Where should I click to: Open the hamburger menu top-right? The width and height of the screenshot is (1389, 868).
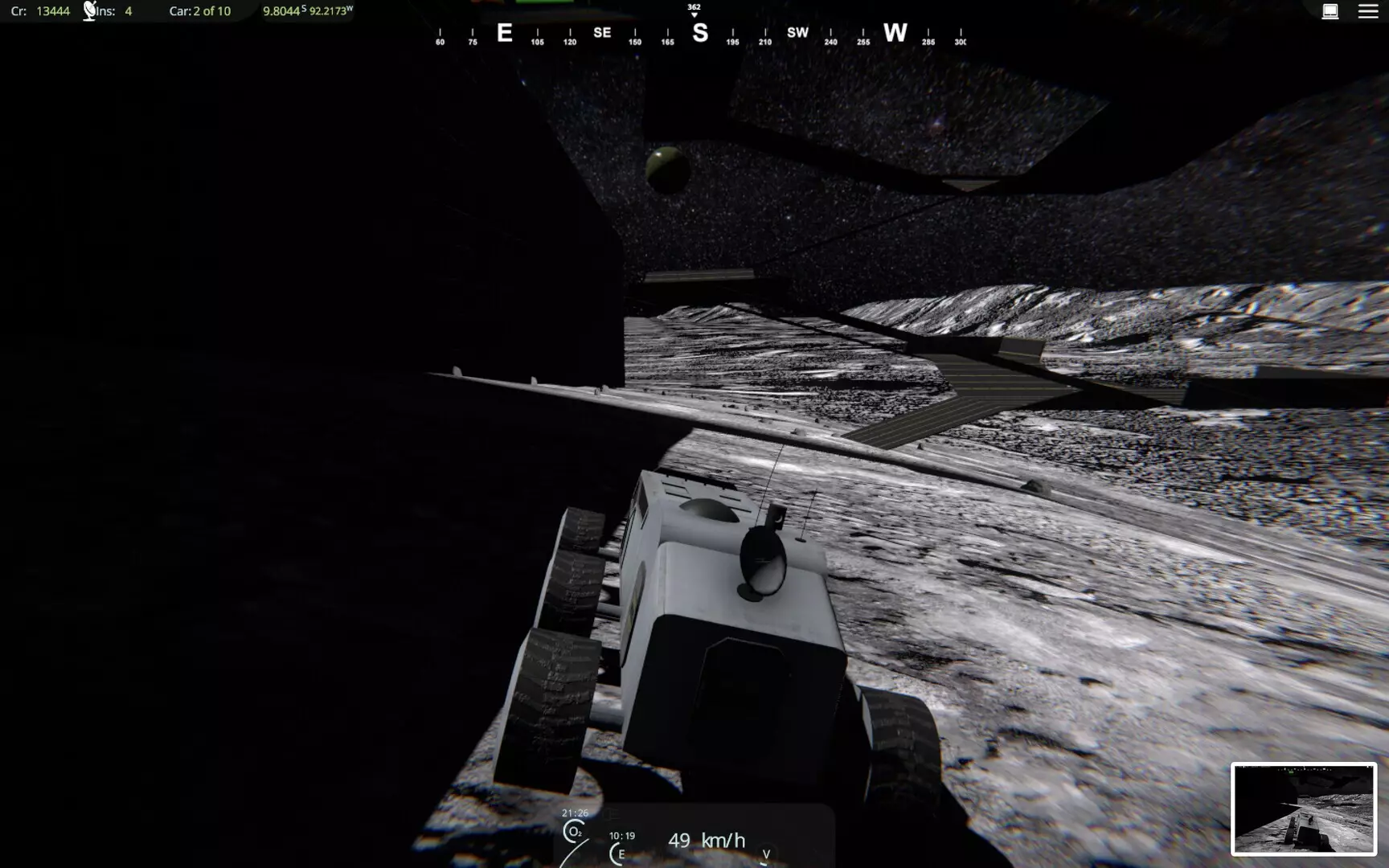pos(1366,10)
